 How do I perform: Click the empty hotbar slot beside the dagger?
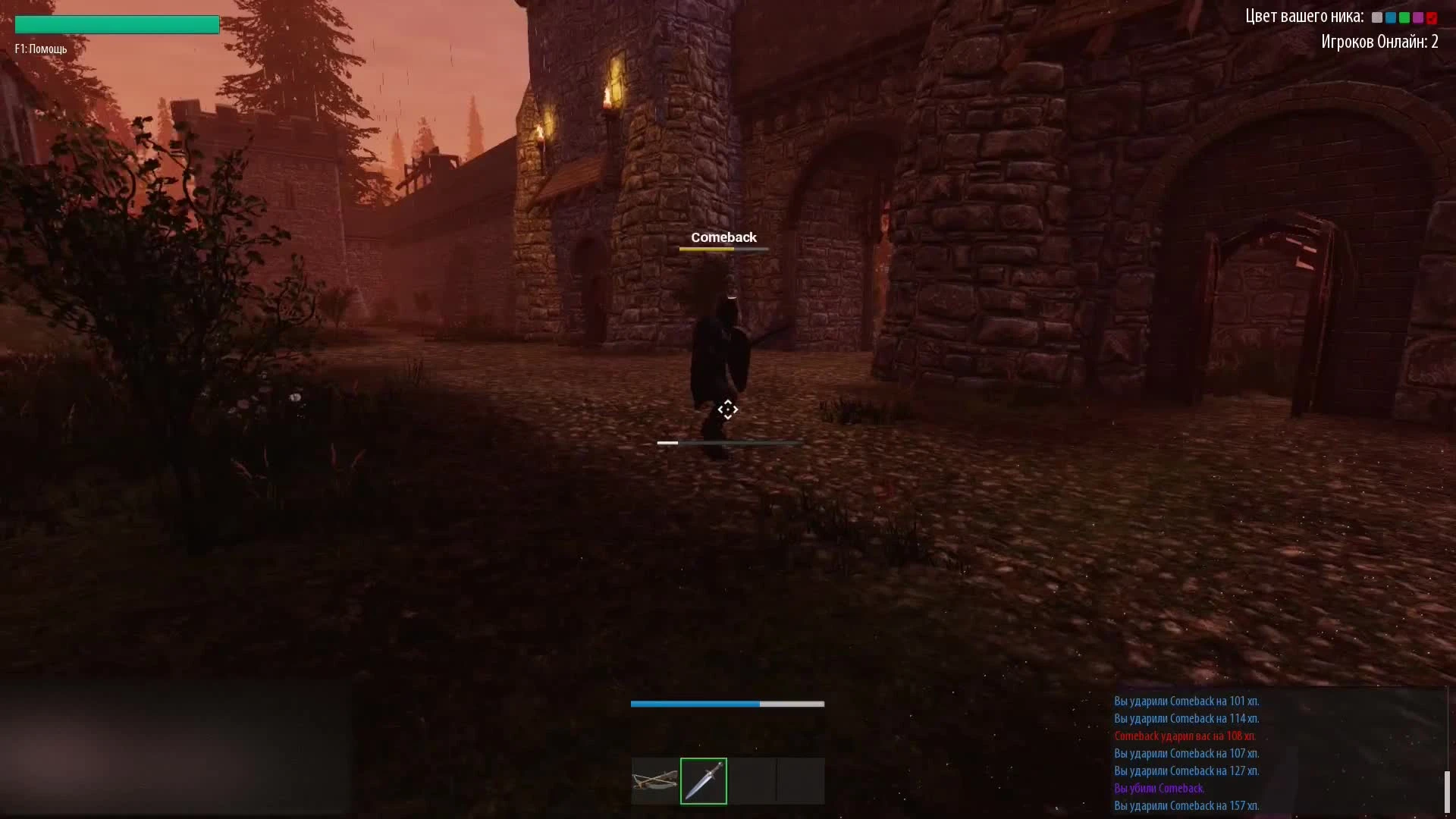(x=751, y=781)
